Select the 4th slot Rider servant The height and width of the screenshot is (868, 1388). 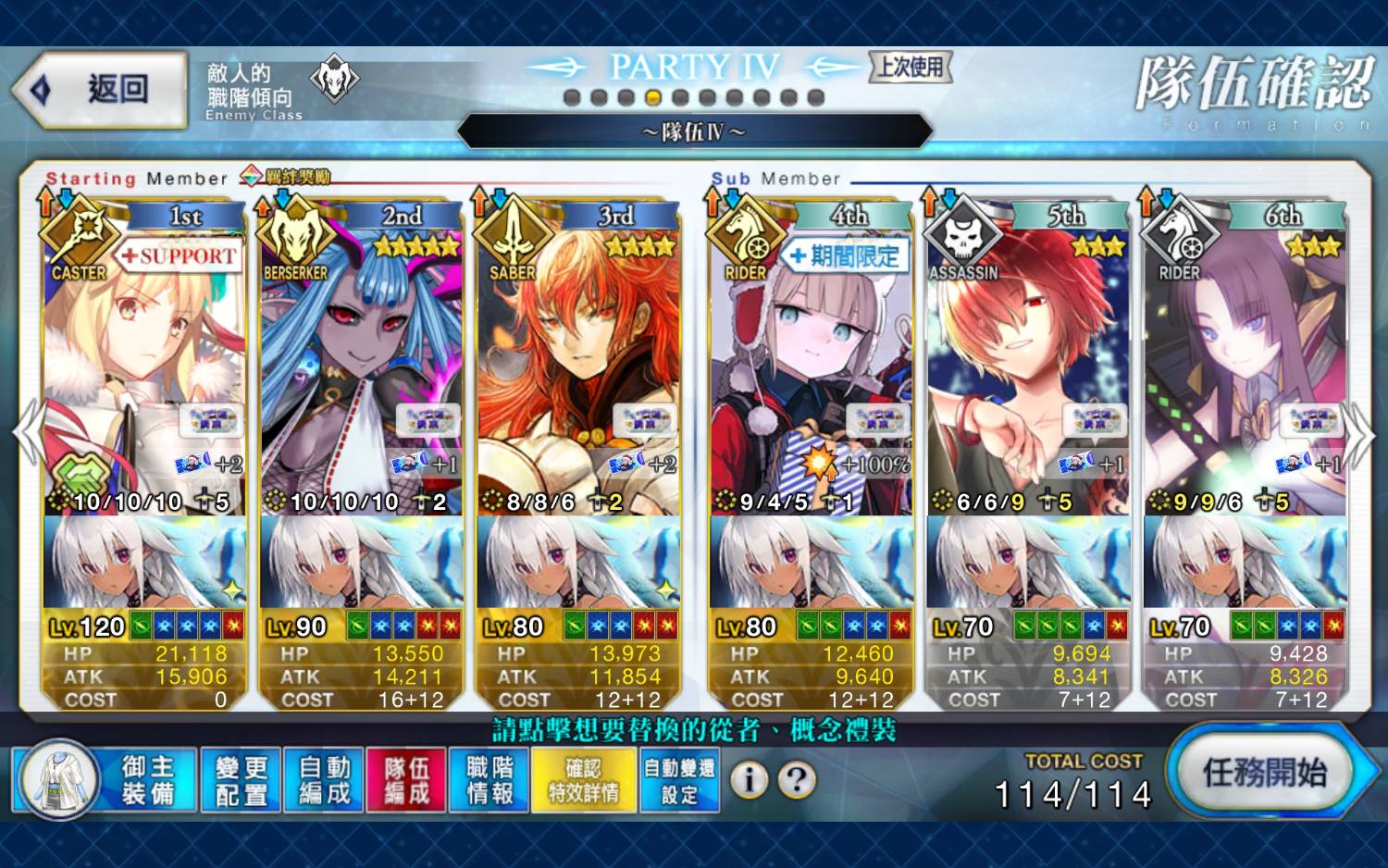click(x=811, y=370)
